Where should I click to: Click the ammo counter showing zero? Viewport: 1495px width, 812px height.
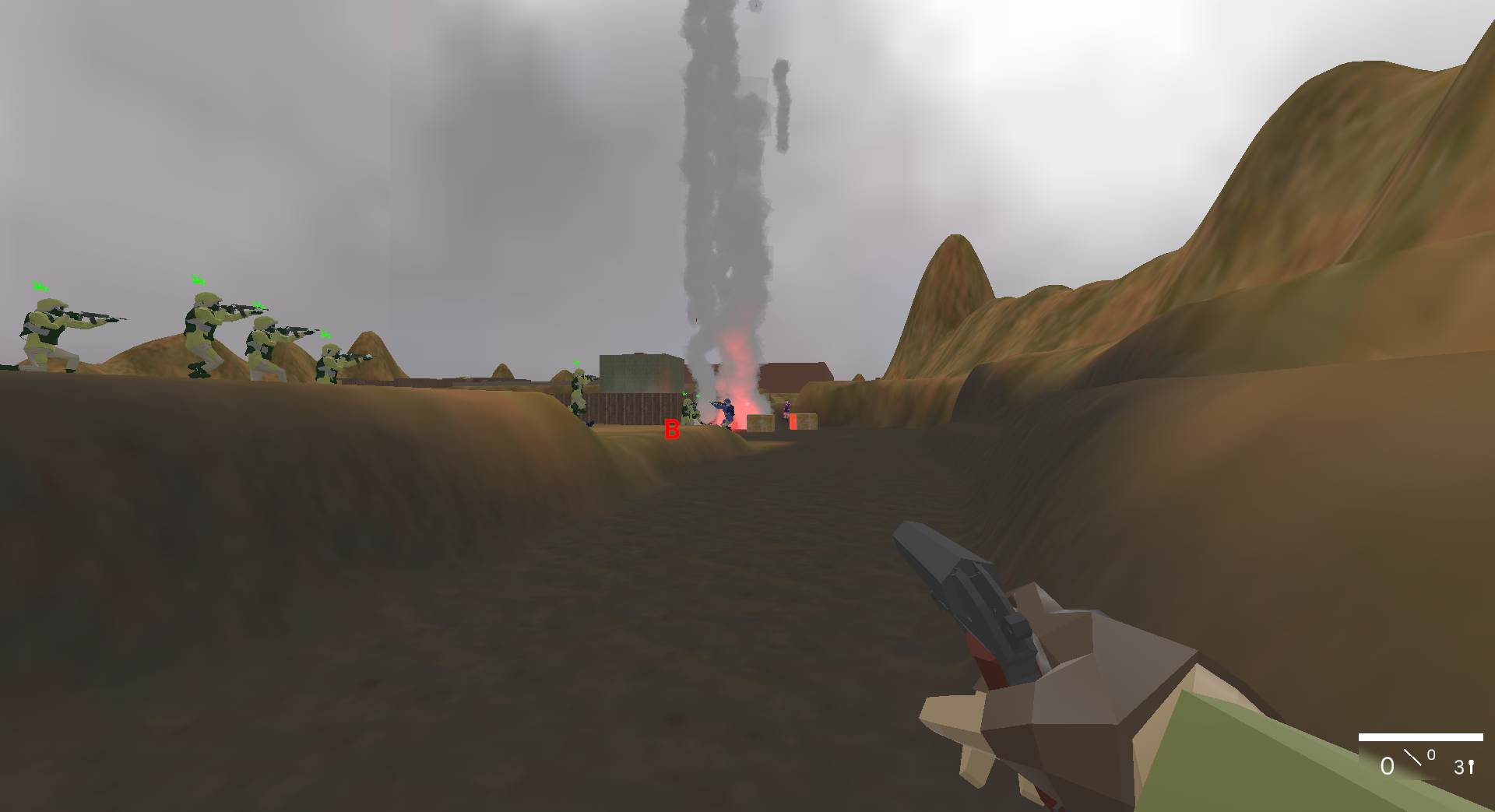click(1388, 765)
